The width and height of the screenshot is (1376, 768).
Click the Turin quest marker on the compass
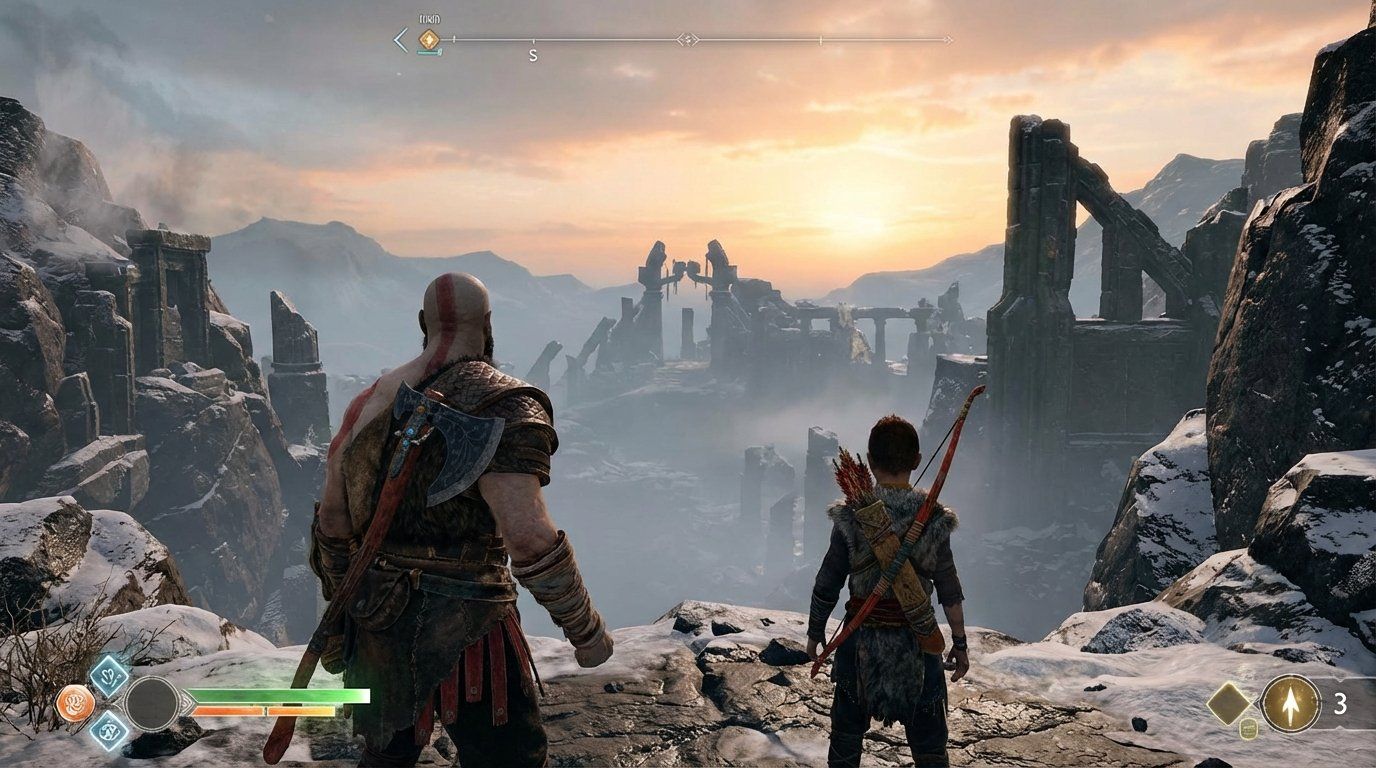click(x=427, y=39)
